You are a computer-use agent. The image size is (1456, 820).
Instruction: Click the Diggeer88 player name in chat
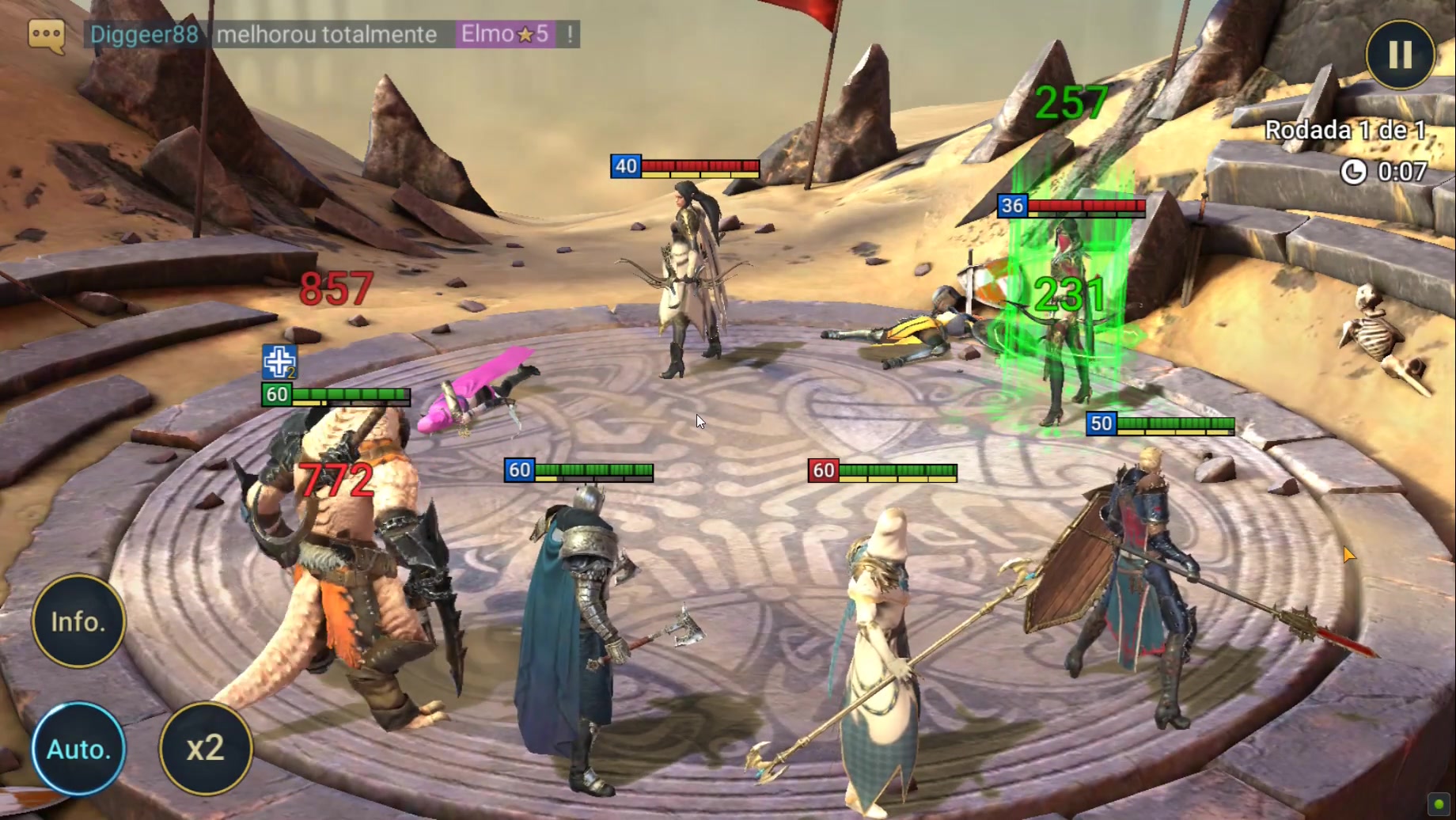(x=144, y=34)
